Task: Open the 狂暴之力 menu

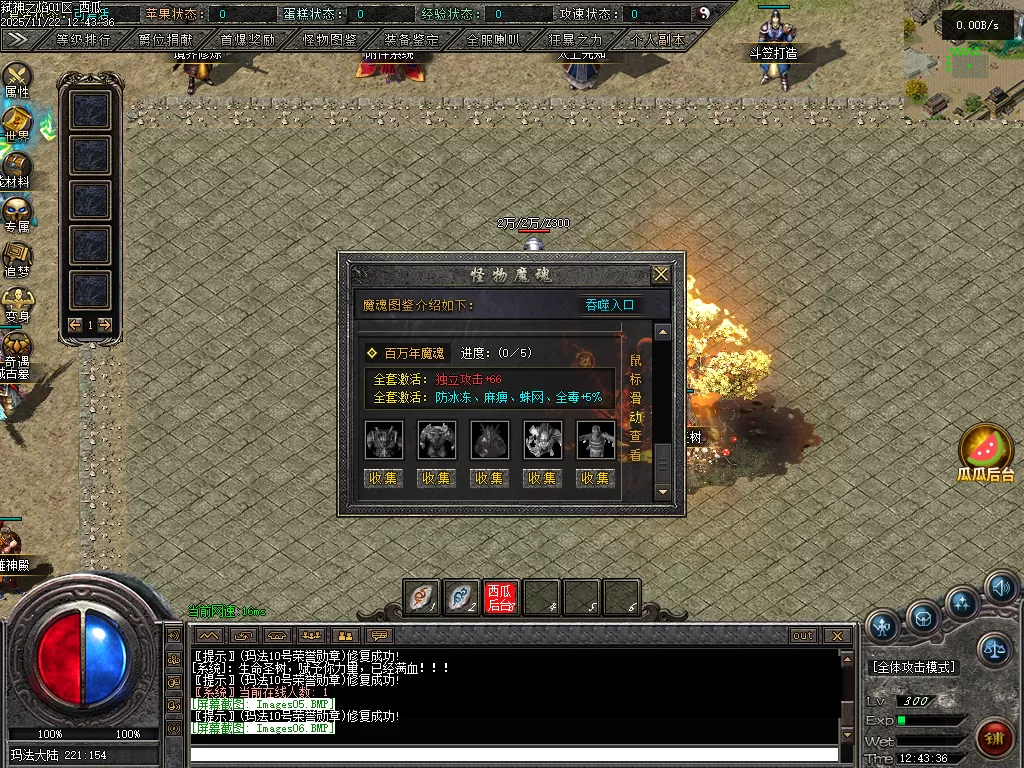Action: click(x=576, y=40)
